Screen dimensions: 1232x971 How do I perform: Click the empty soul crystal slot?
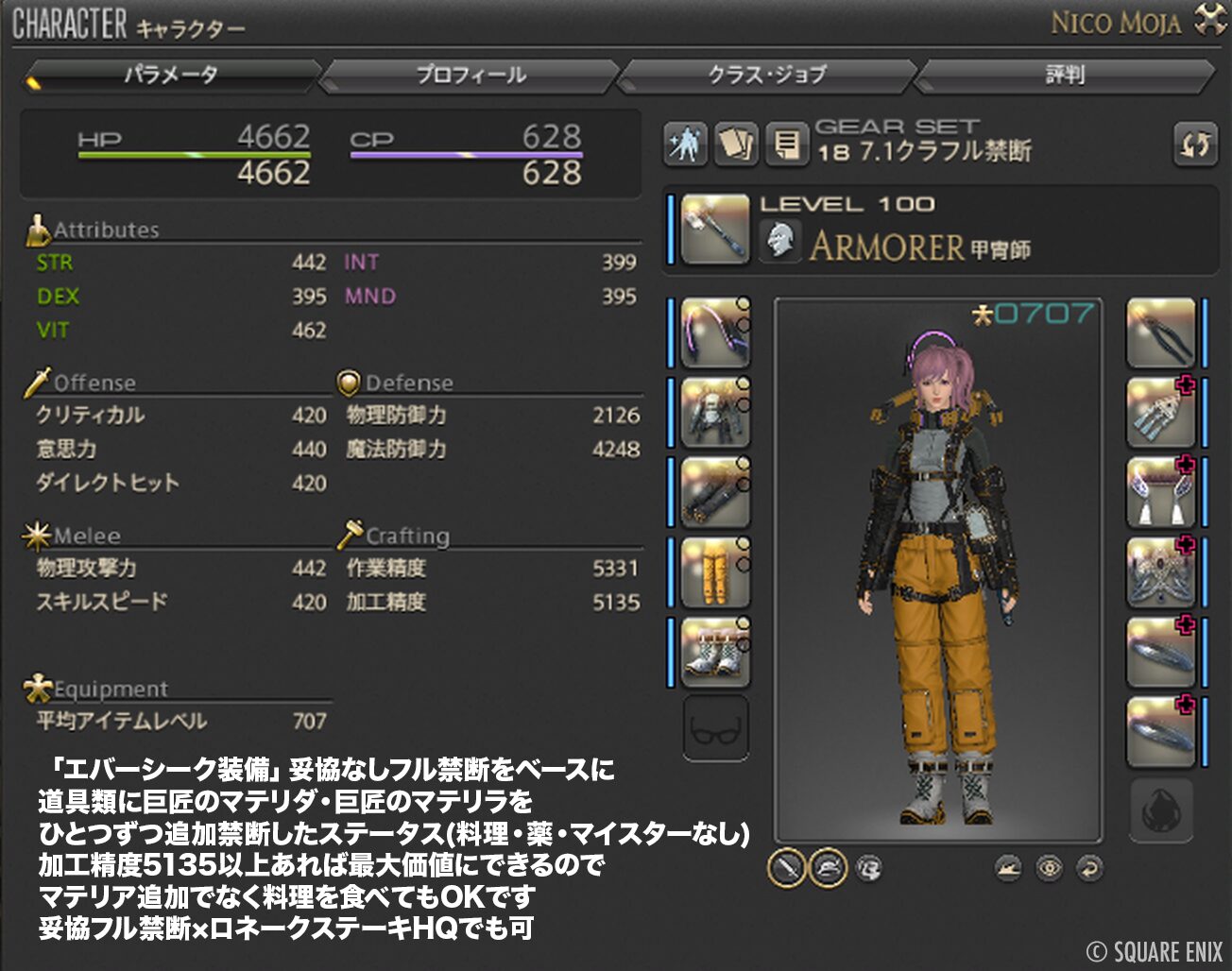click(1161, 809)
